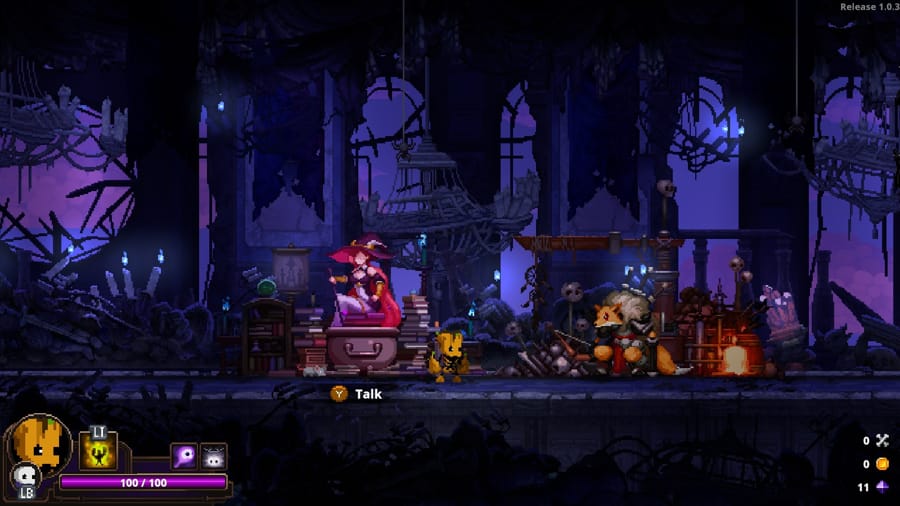This screenshot has height=506, width=900.
Task: Click the purple dark quartz gem icon
Action: (x=882, y=488)
